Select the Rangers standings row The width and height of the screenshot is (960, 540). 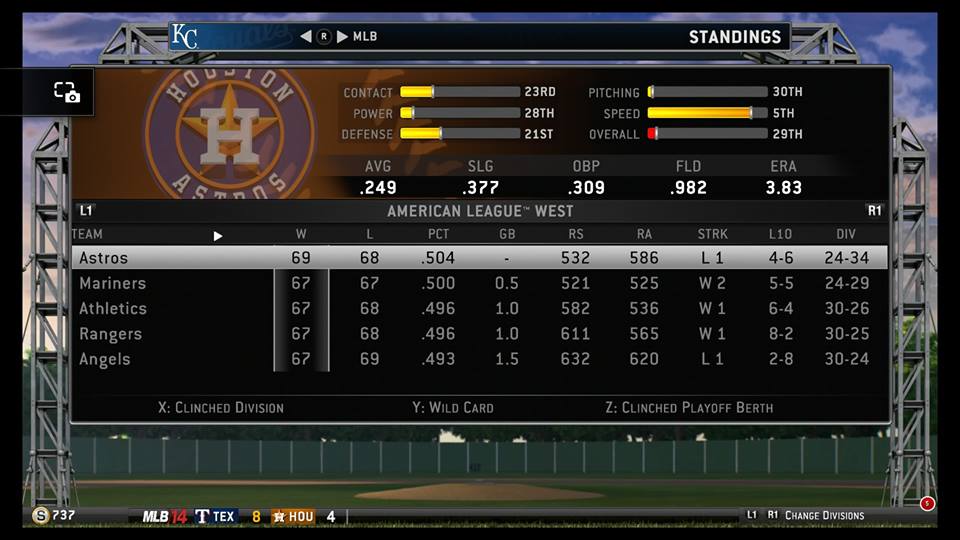click(x=479, y=334)
